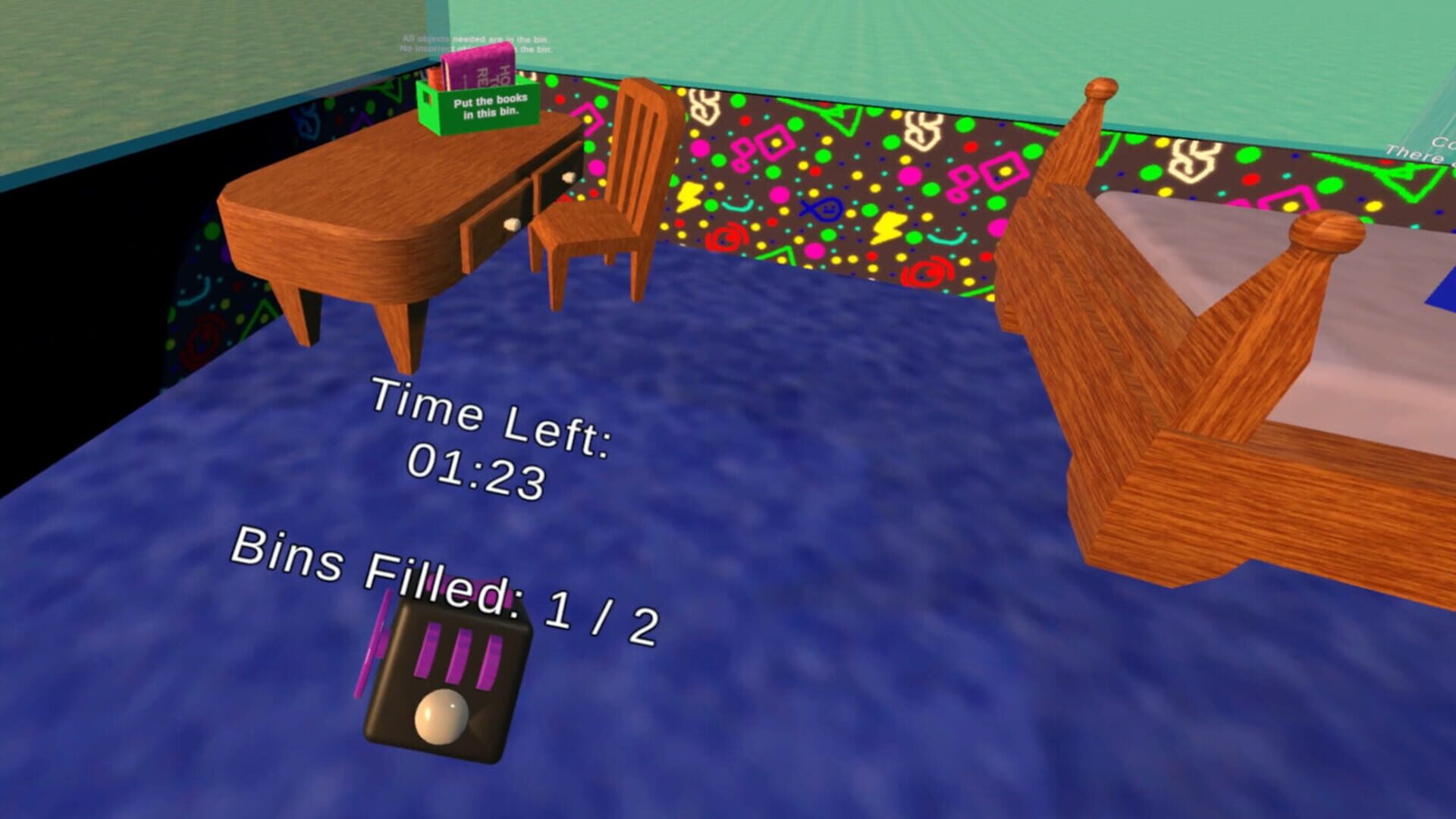Open the left desk drawer knob
Image resolution: width=1456 pixels, height=819 pixels.
coord(510,224)
